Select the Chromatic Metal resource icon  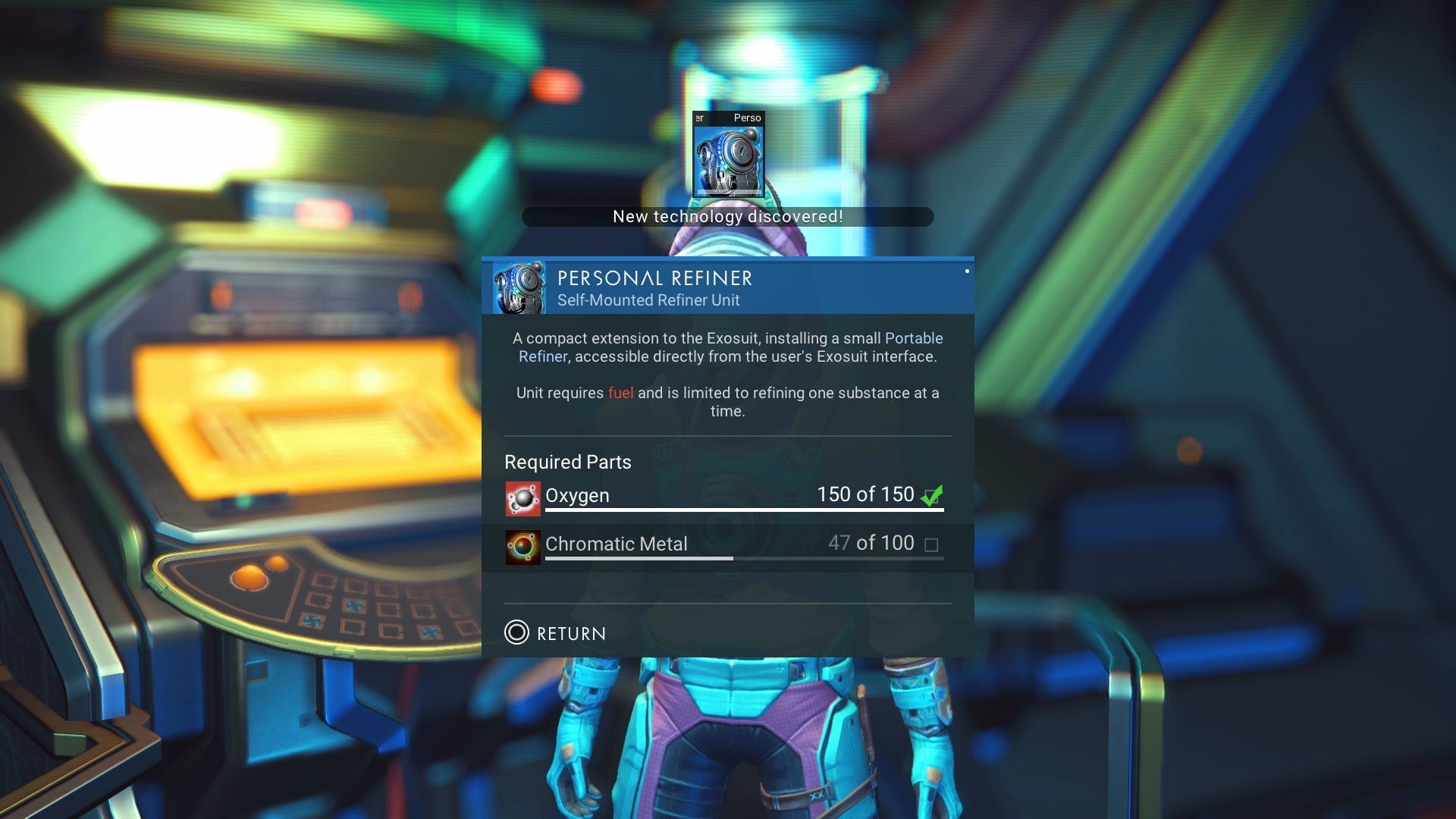(x=522, y=546)
